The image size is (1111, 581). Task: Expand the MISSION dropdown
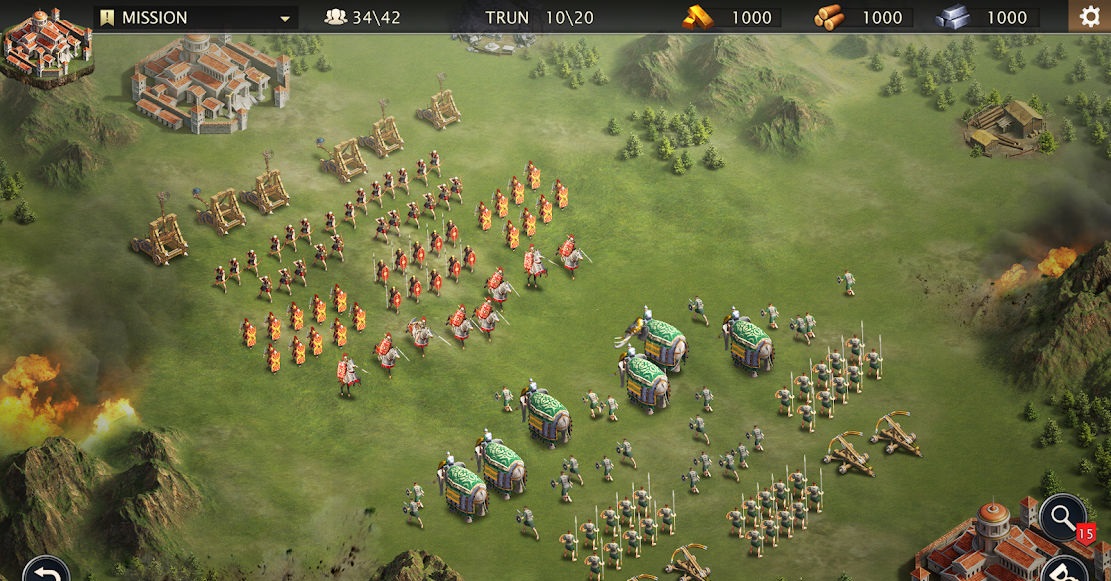click(196, 17)
